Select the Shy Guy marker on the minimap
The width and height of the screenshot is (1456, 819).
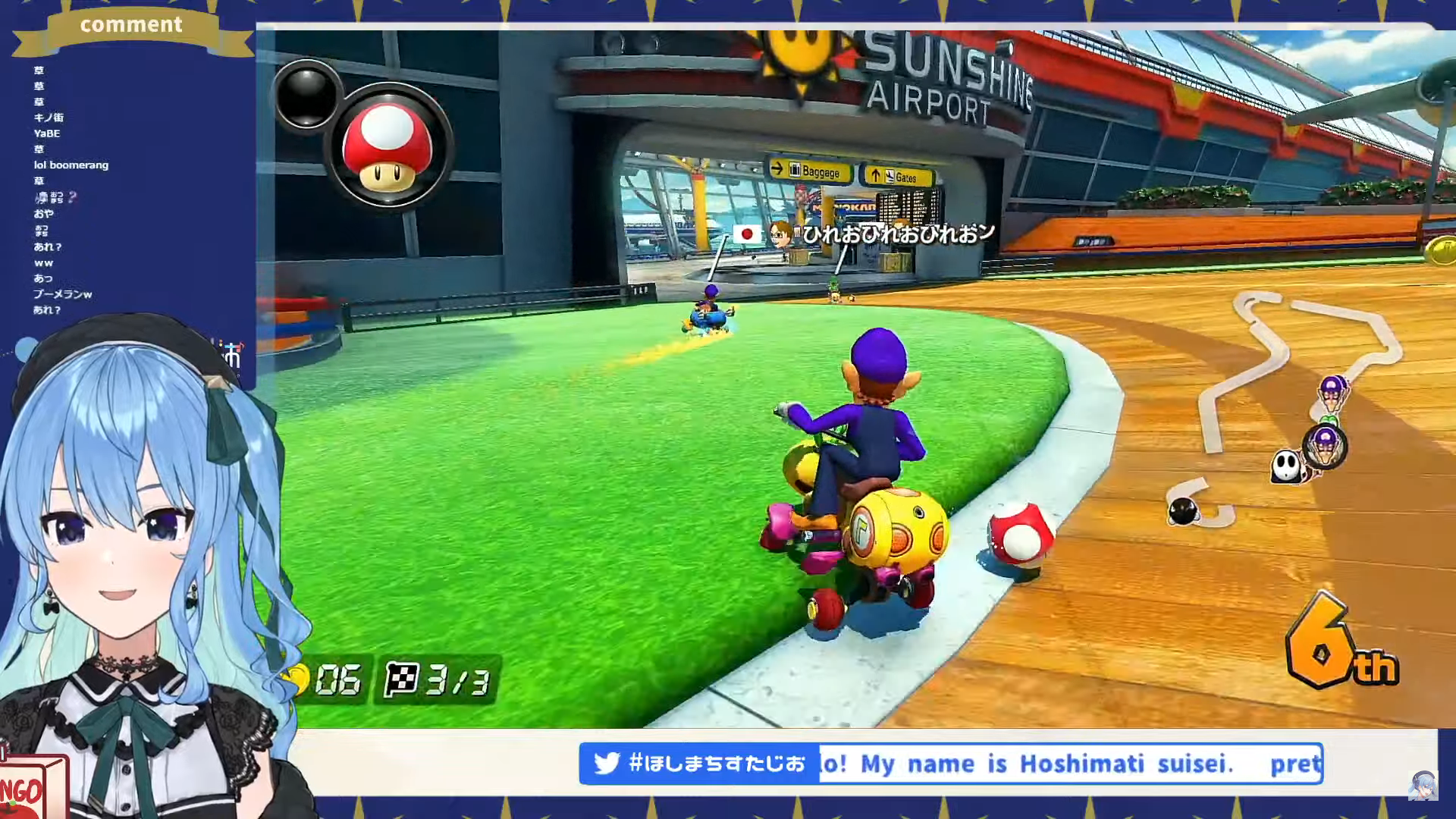click(x=1286, y=466)
